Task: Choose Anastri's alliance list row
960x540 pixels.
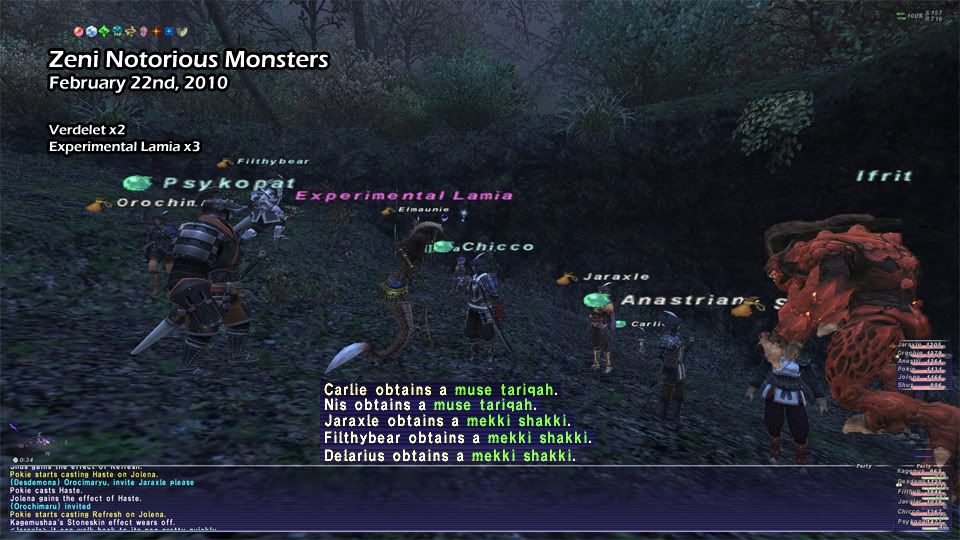Action: (x=916, y=361)
